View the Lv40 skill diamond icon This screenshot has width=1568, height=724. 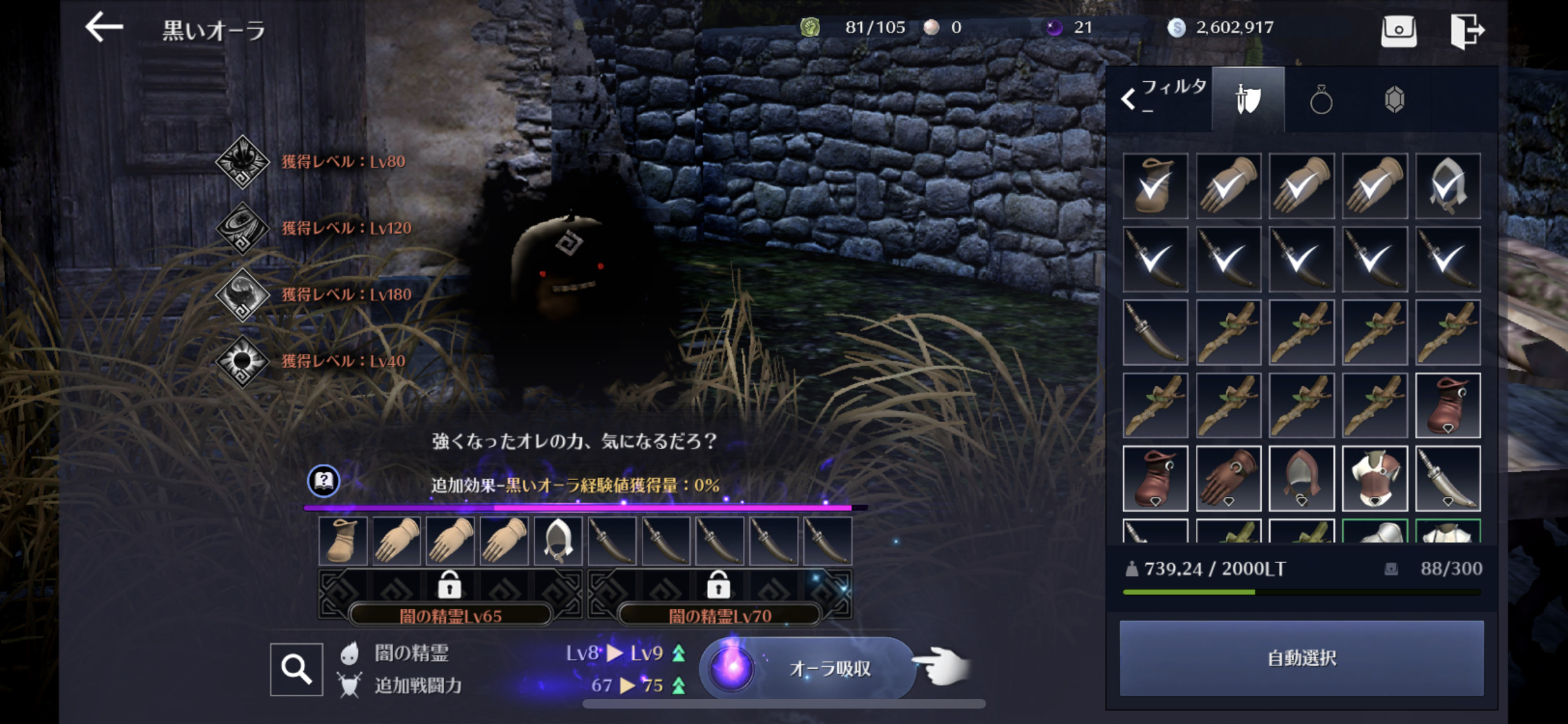242,361
